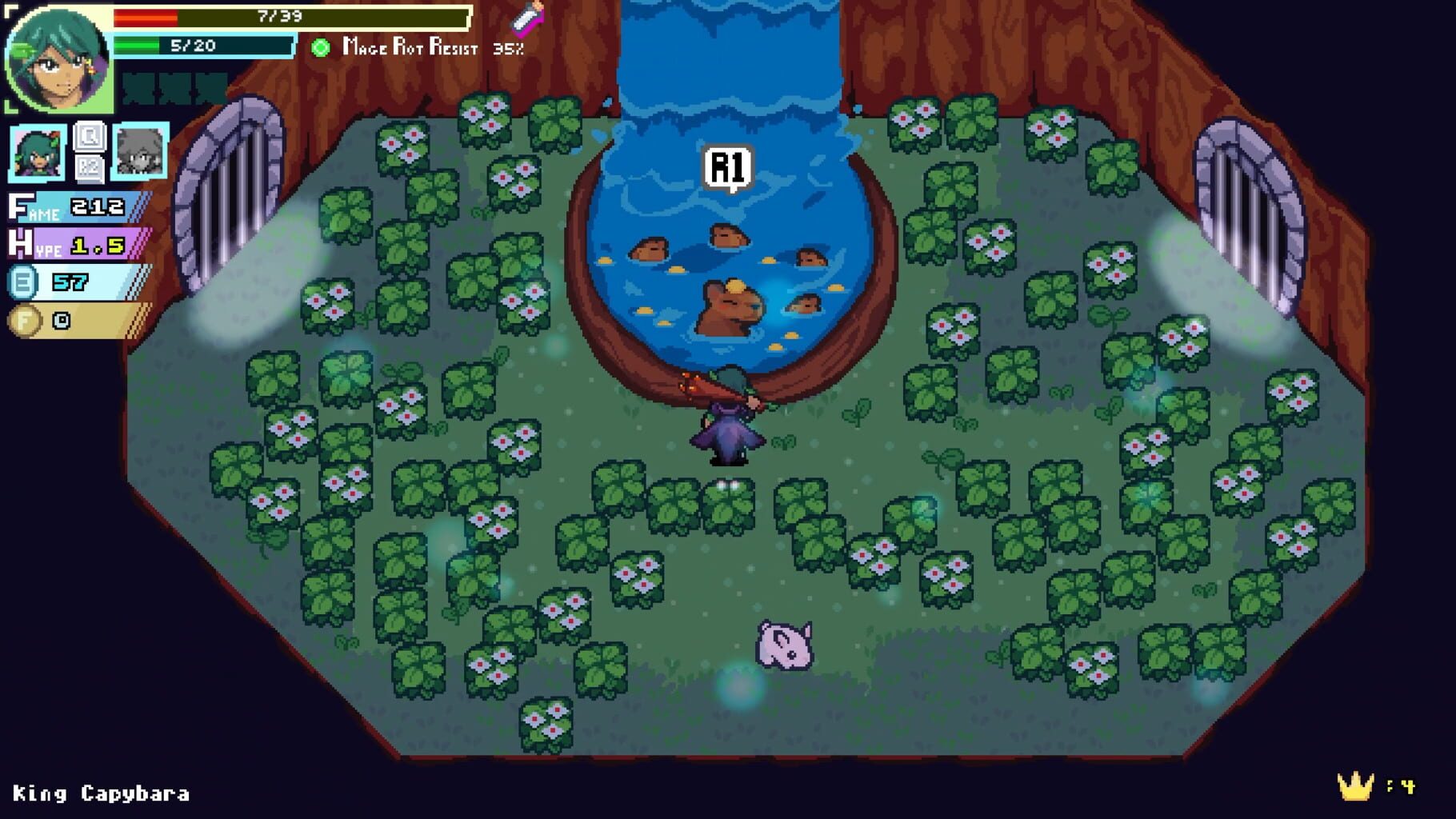Select the Mage Rot Resist buff gem icon
The width and height of the screenshot is (1456, 819).
pos(318,48)
